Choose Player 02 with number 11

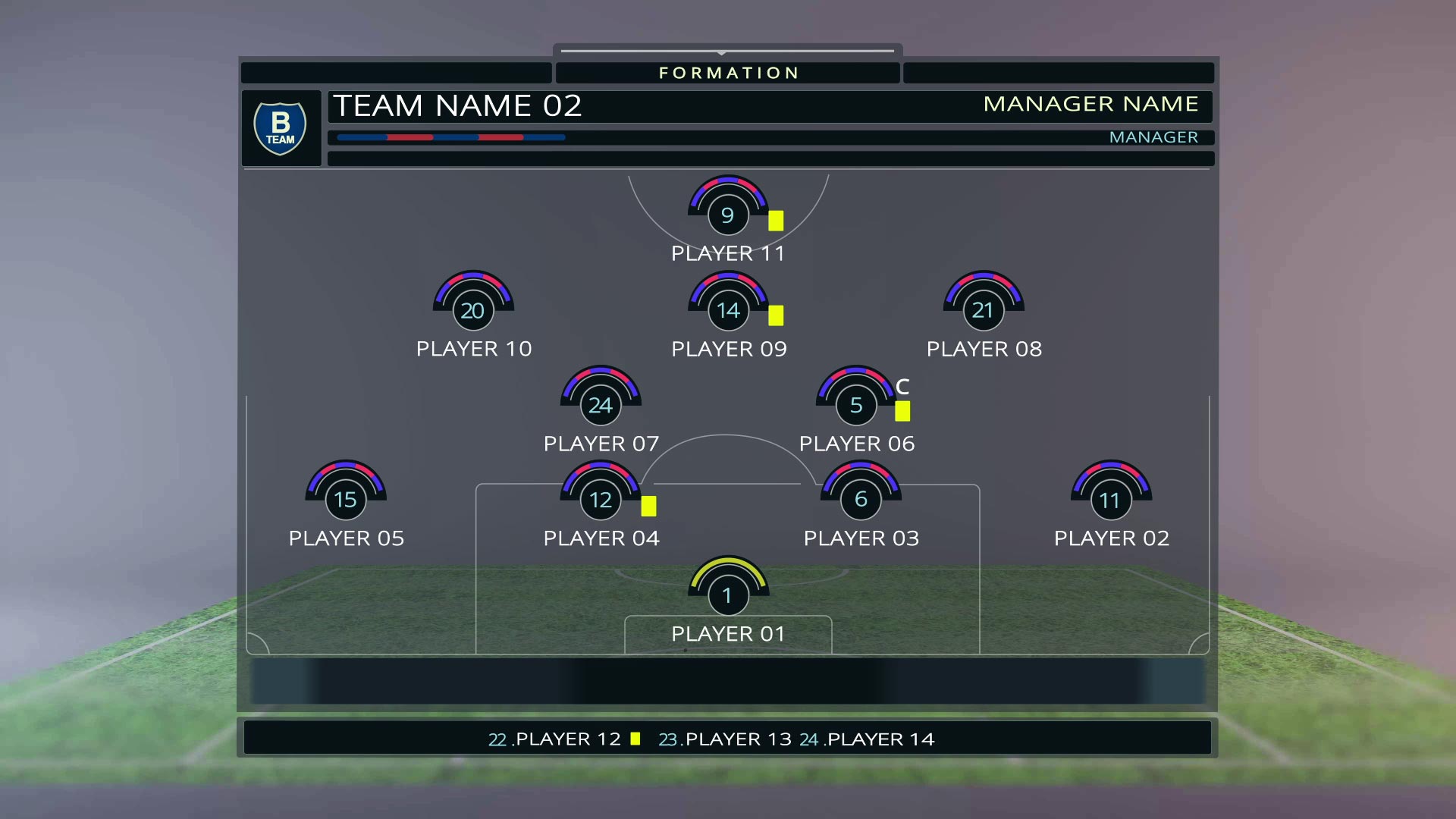1110,500
